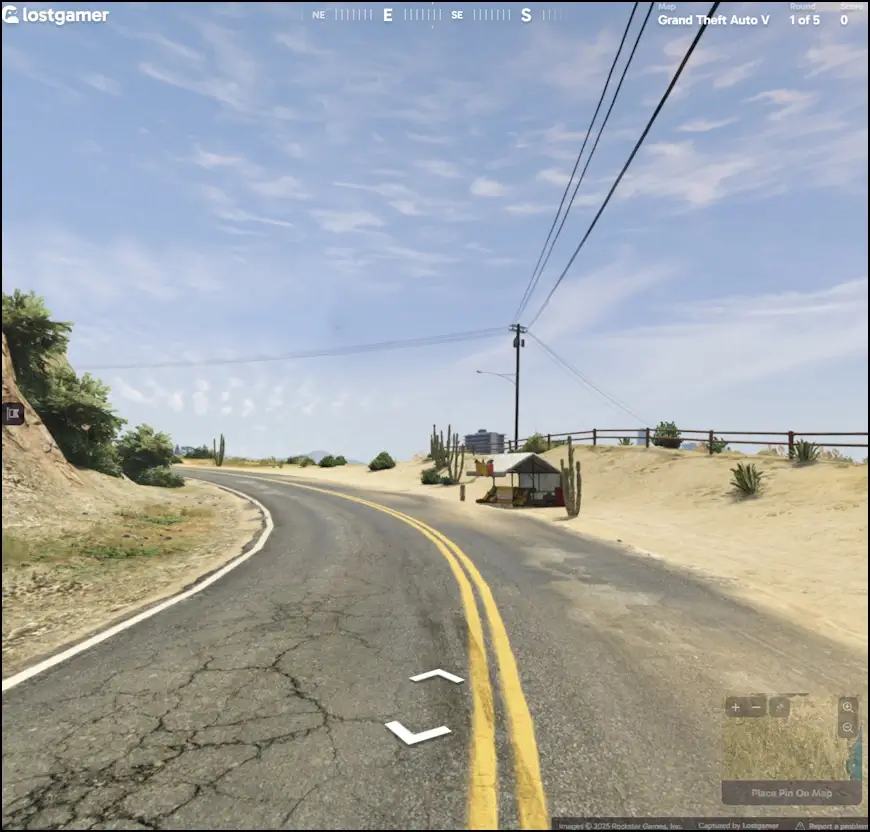The height and width of the screenshot is (832, 870).
Task: Open the minimap preview
Action: click(785, 748)
